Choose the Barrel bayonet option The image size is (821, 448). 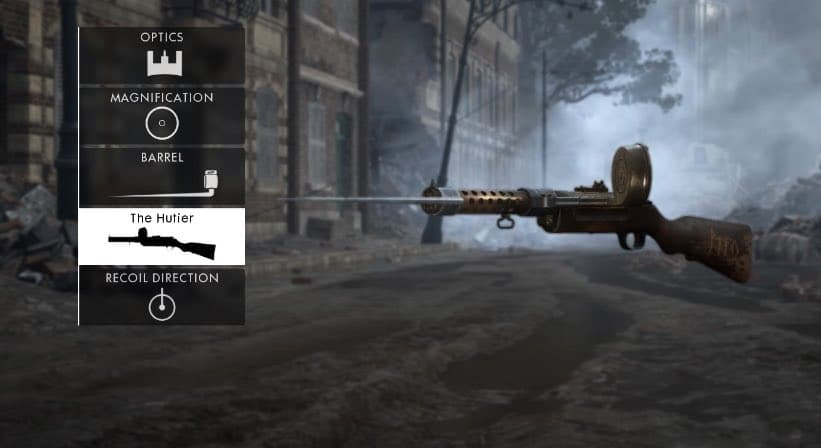(x=162, y=176)
